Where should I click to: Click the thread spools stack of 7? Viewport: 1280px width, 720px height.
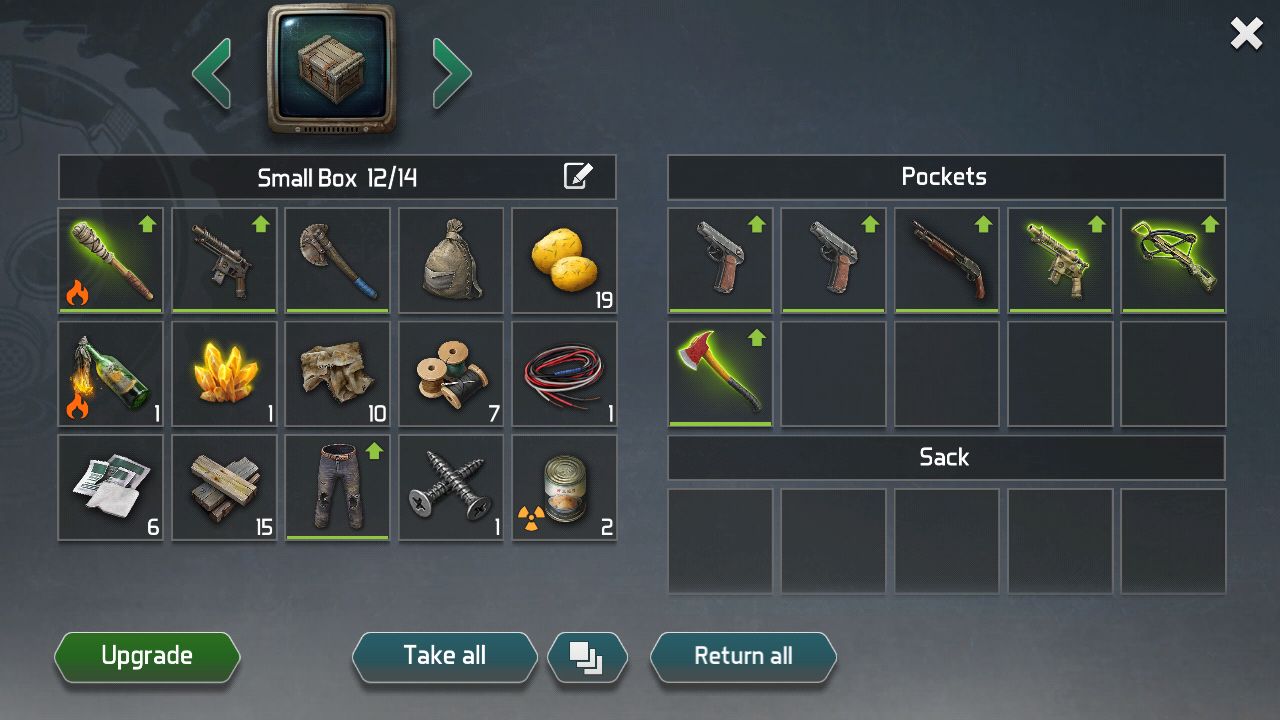(450, 373)
